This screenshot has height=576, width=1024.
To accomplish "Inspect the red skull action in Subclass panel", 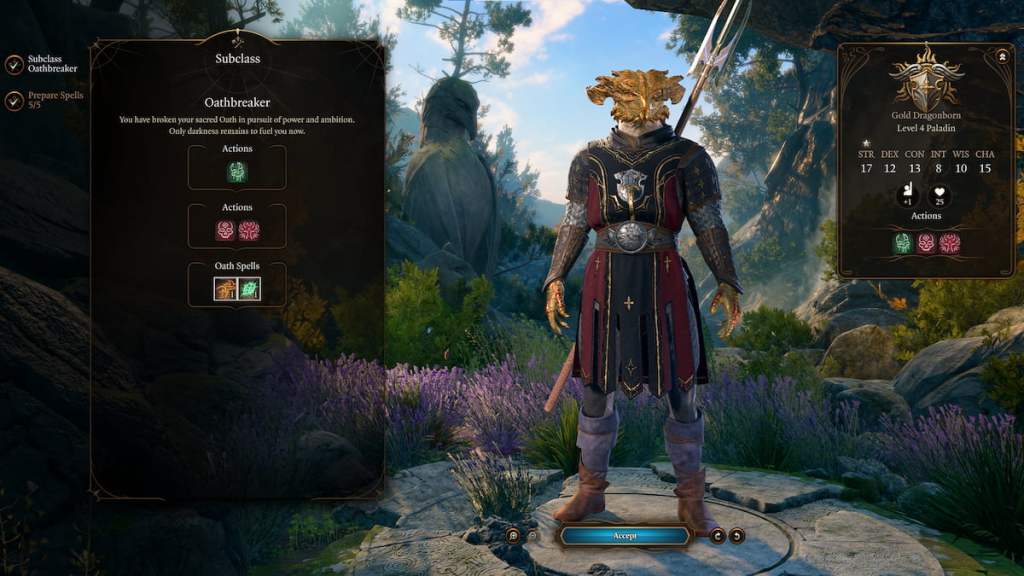I will point(227,231).
